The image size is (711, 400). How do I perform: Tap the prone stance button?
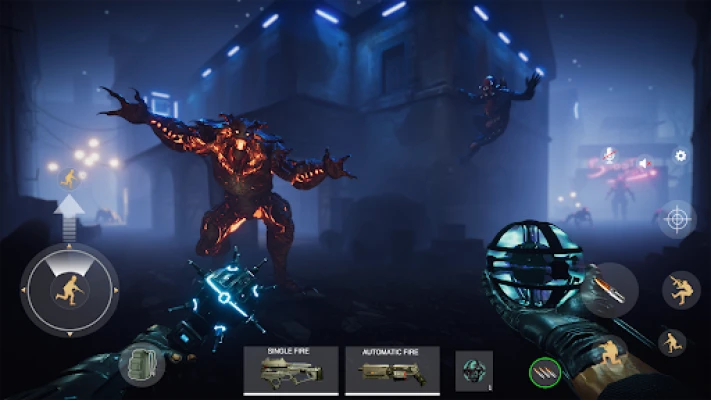pyautogui.click(x=611, y=352)
